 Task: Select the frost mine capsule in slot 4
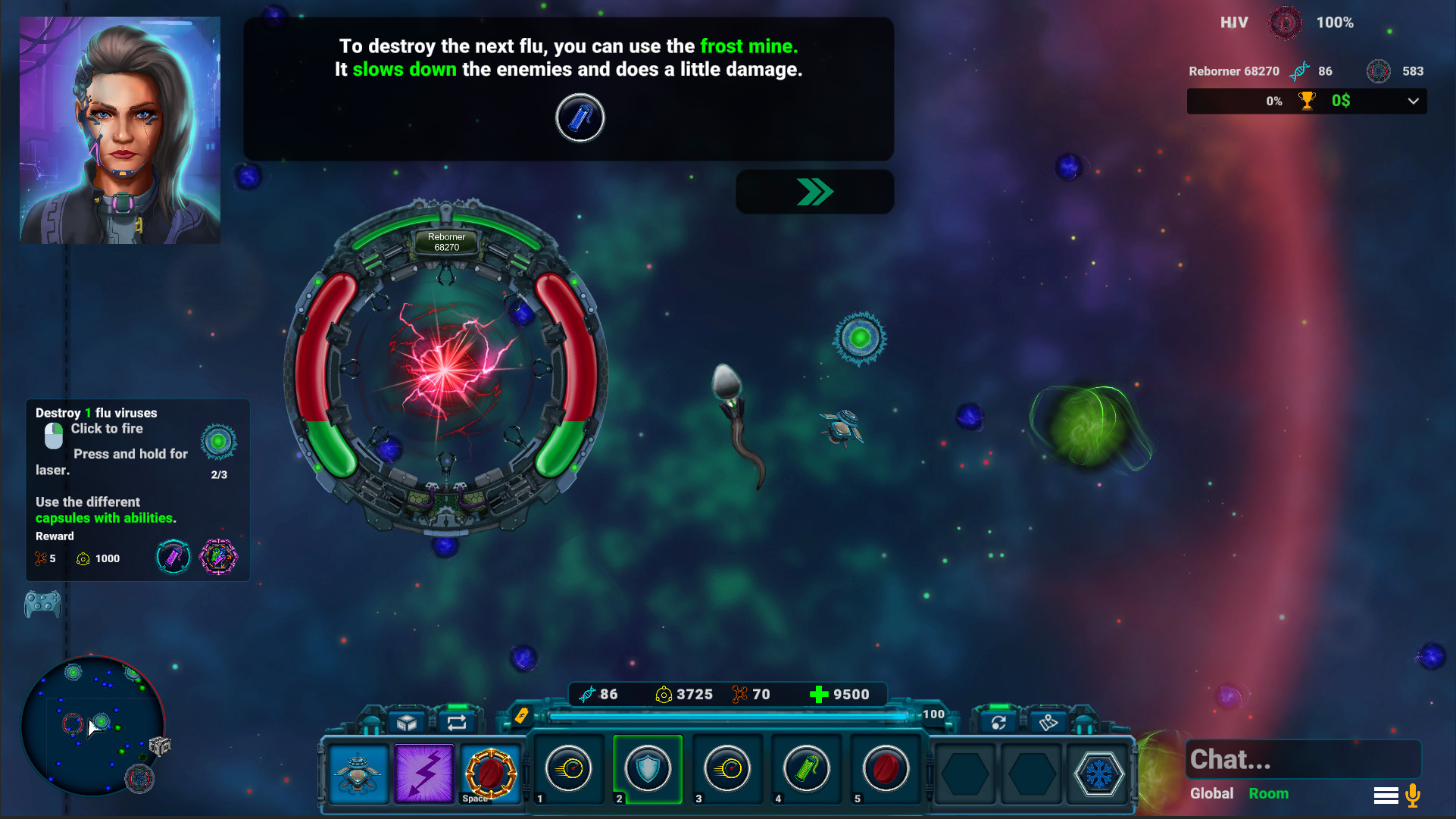tap(806, 769)
